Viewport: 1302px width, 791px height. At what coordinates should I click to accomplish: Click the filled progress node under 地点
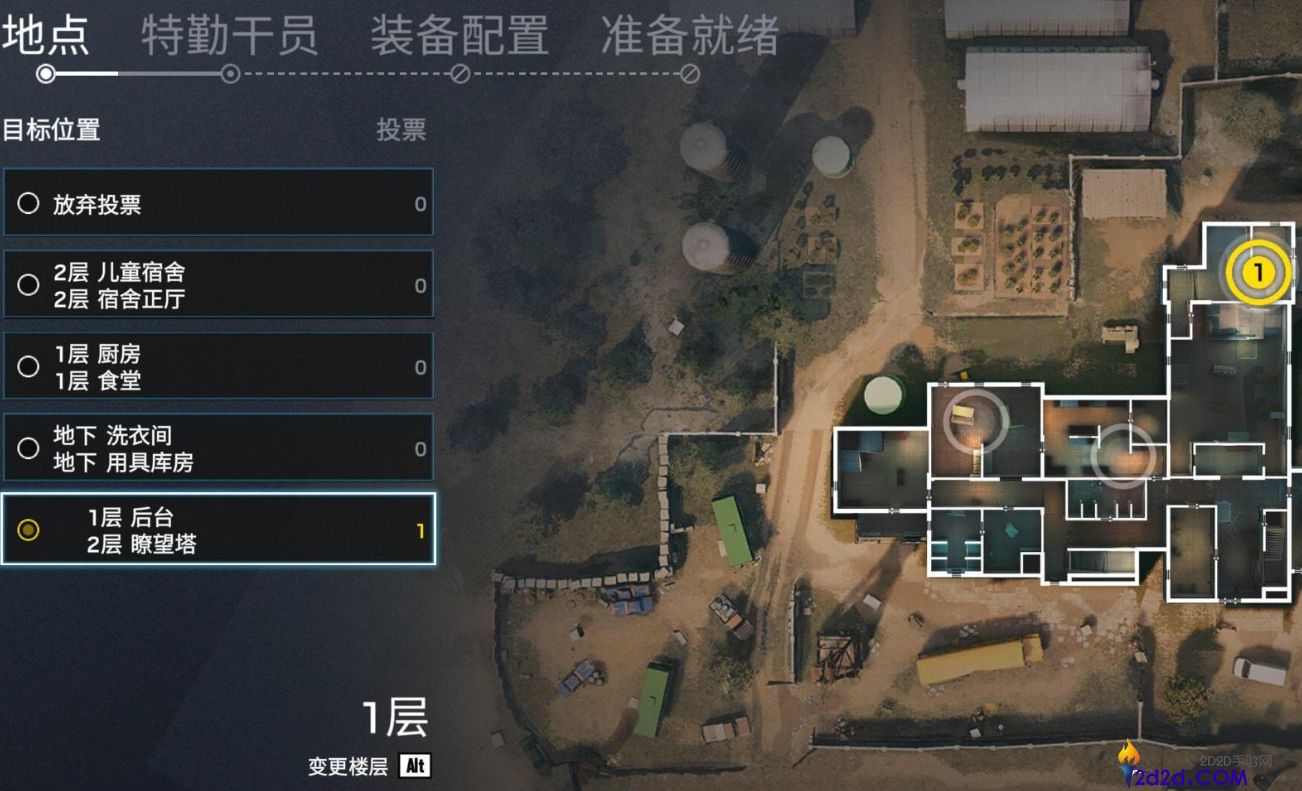pos(43,73)
